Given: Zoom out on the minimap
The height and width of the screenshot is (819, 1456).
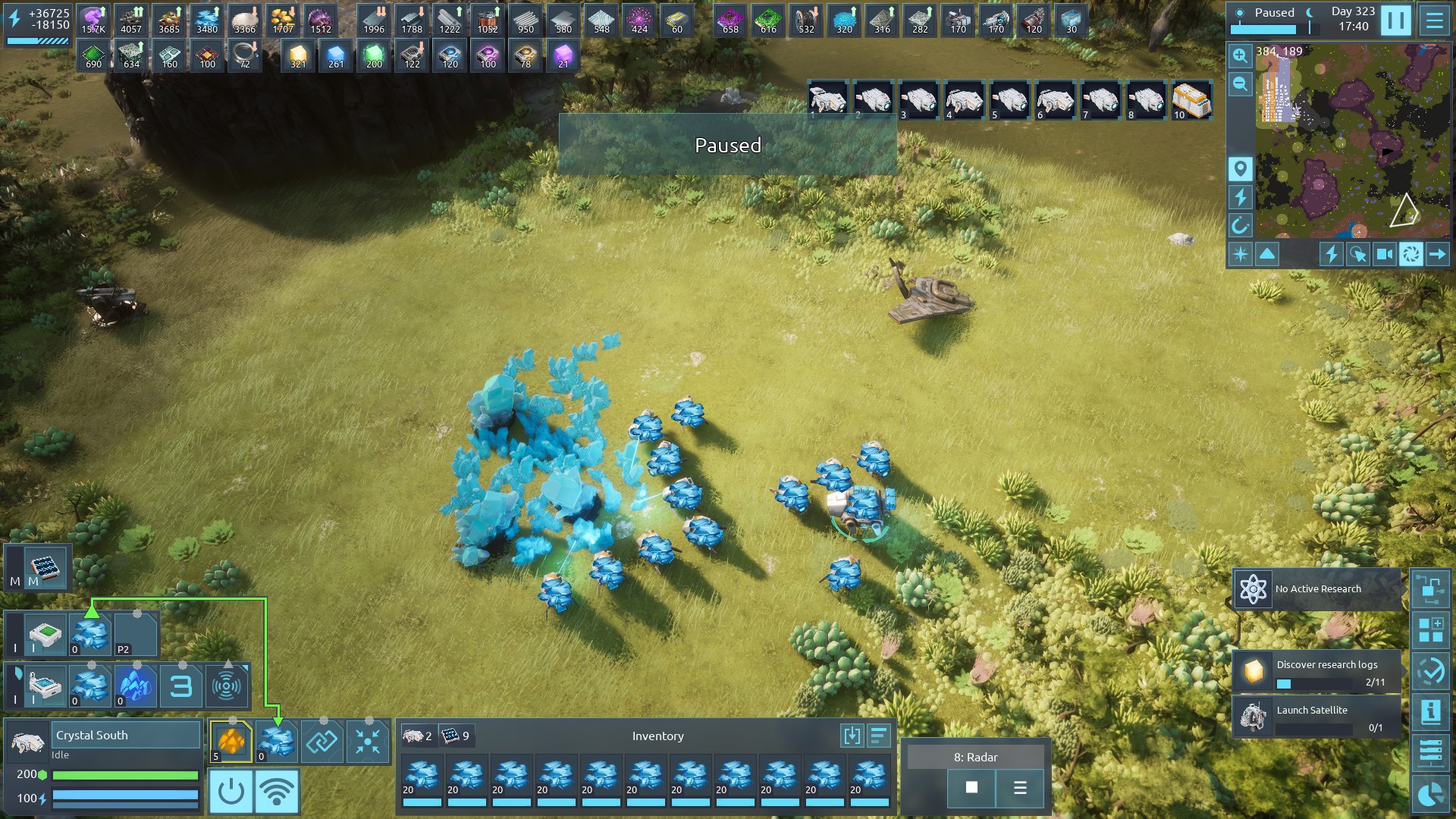Looking at the screenshot, I should pyautogui.click(x=1240, y=84).
